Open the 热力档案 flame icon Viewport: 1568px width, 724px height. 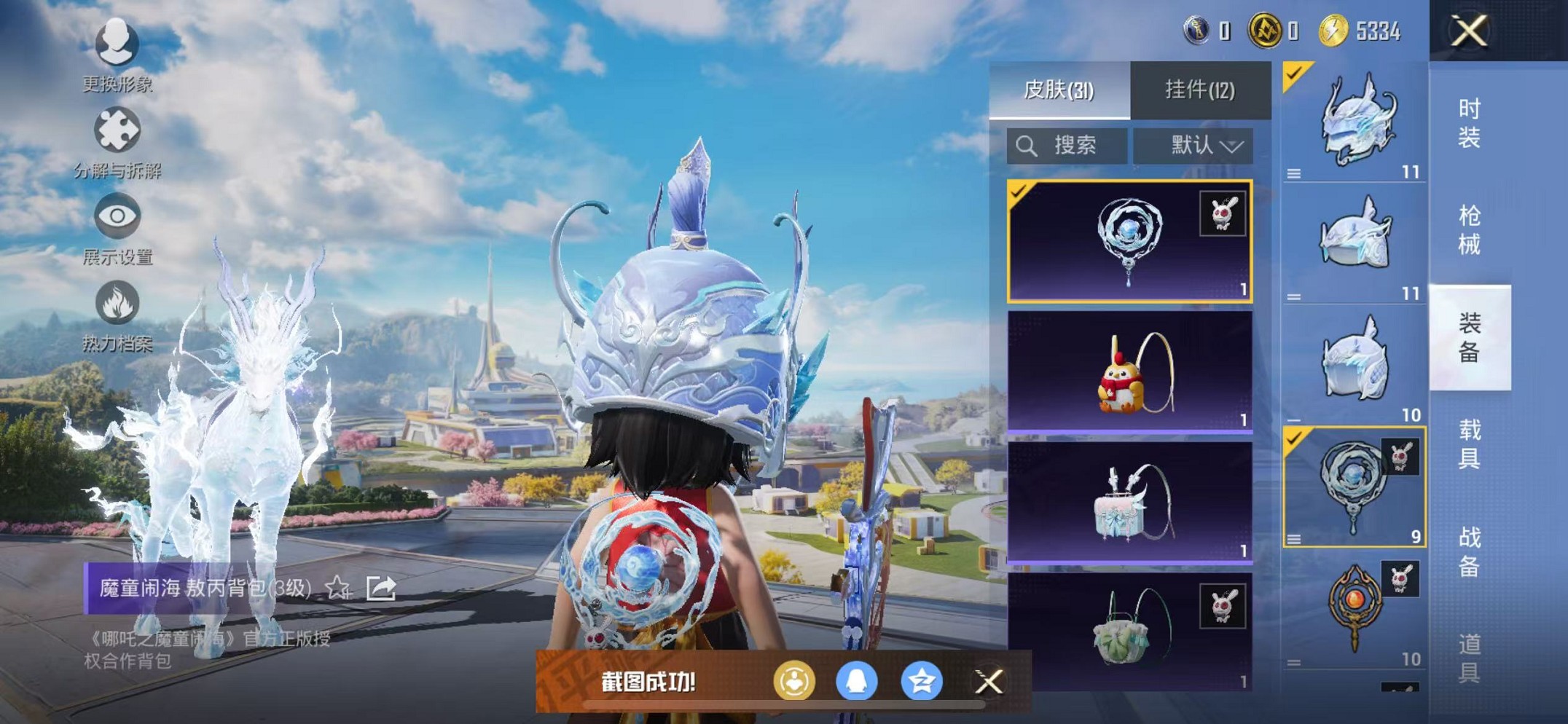(x=117, y=313)
